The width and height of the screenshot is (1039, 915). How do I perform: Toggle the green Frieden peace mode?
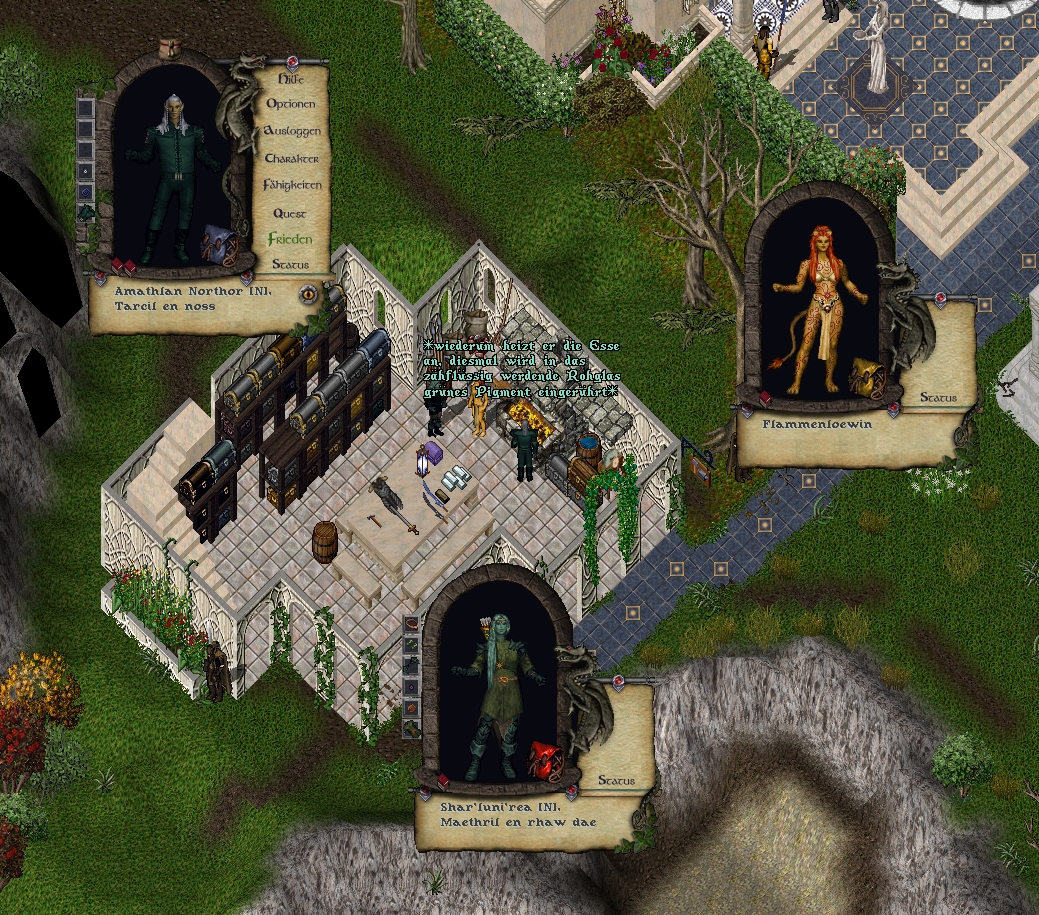coord(290,239)
